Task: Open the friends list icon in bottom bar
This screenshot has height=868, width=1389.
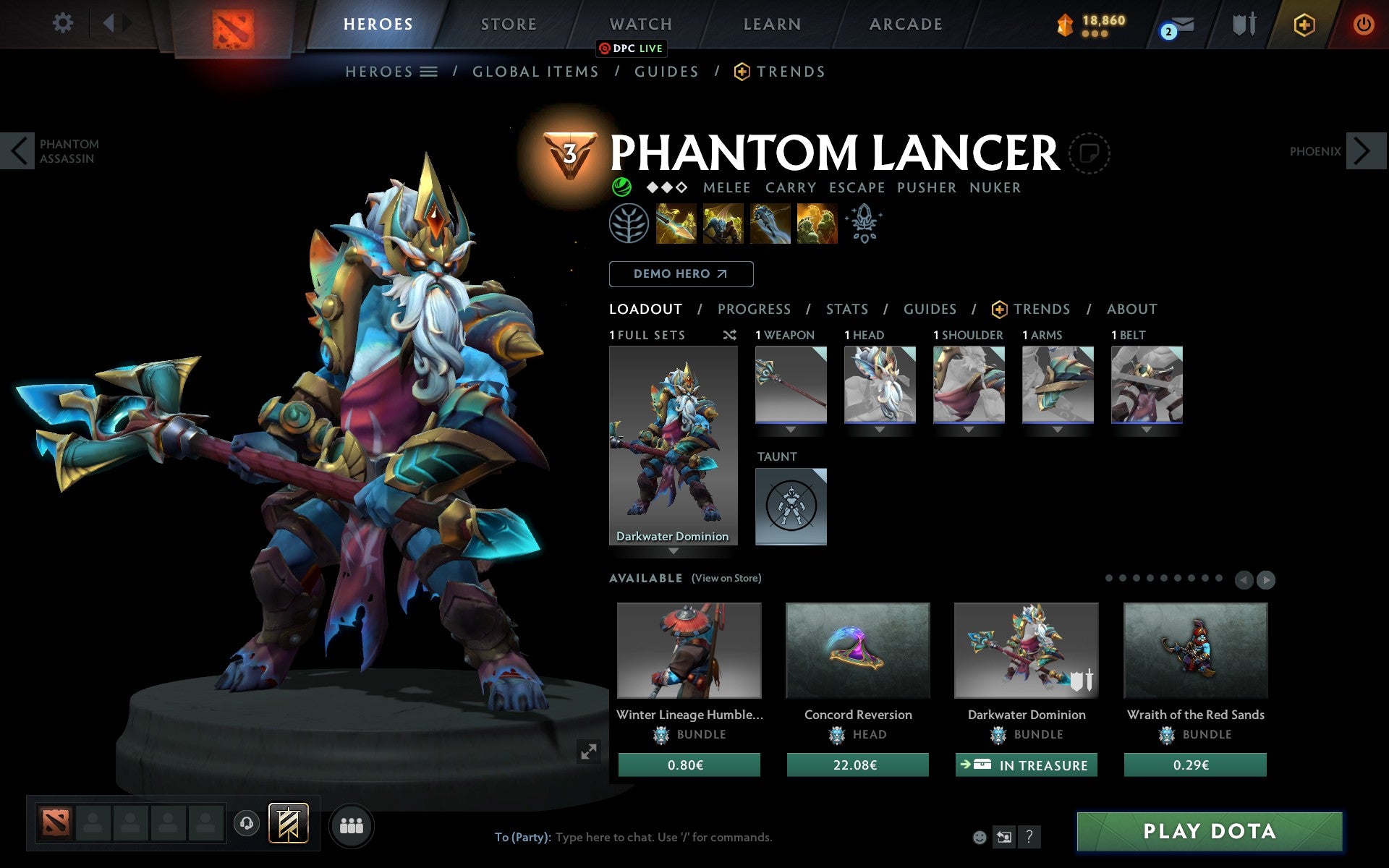Action: point(352,825)
